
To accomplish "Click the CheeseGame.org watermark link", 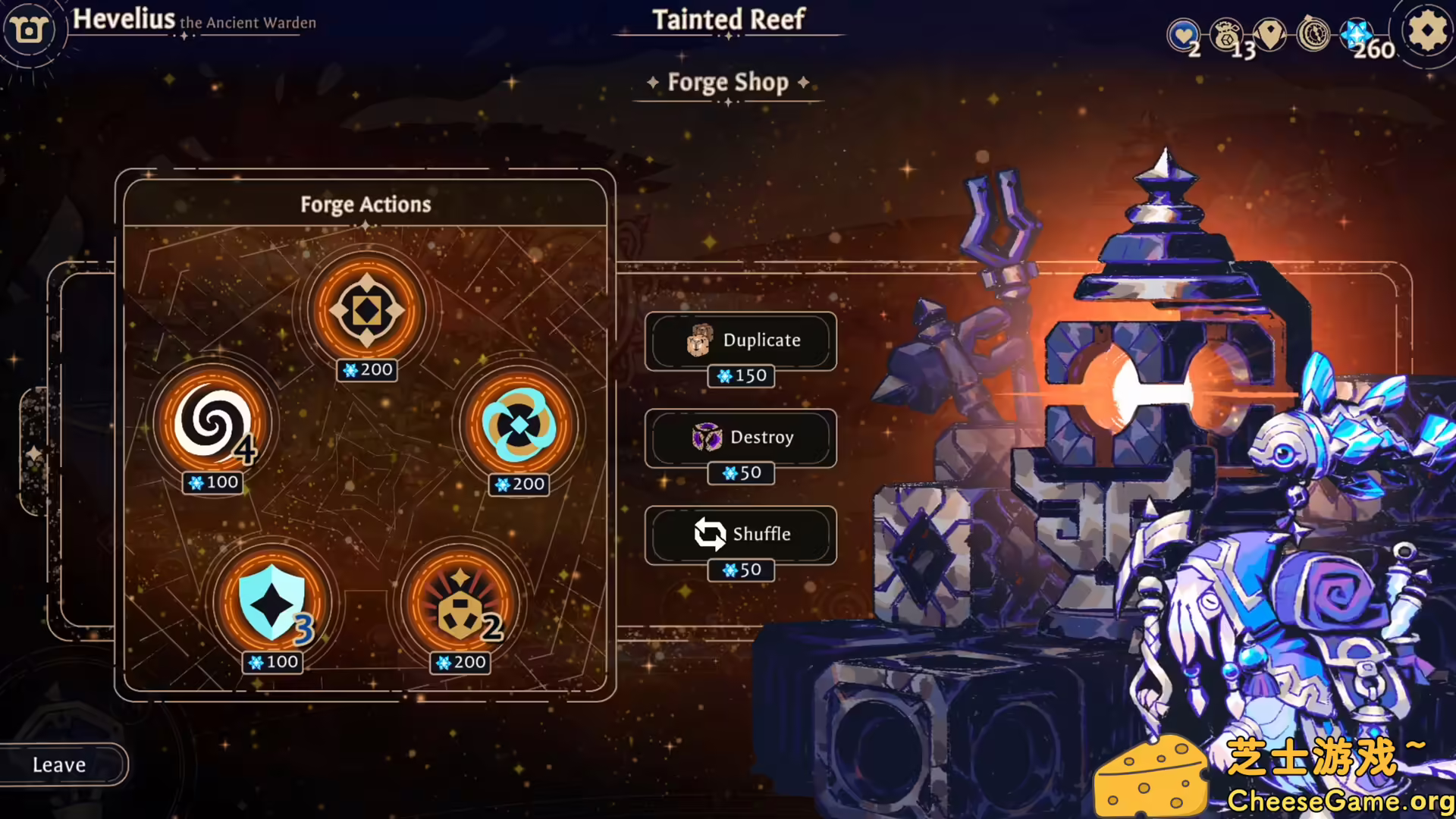I will [1343, 796].
